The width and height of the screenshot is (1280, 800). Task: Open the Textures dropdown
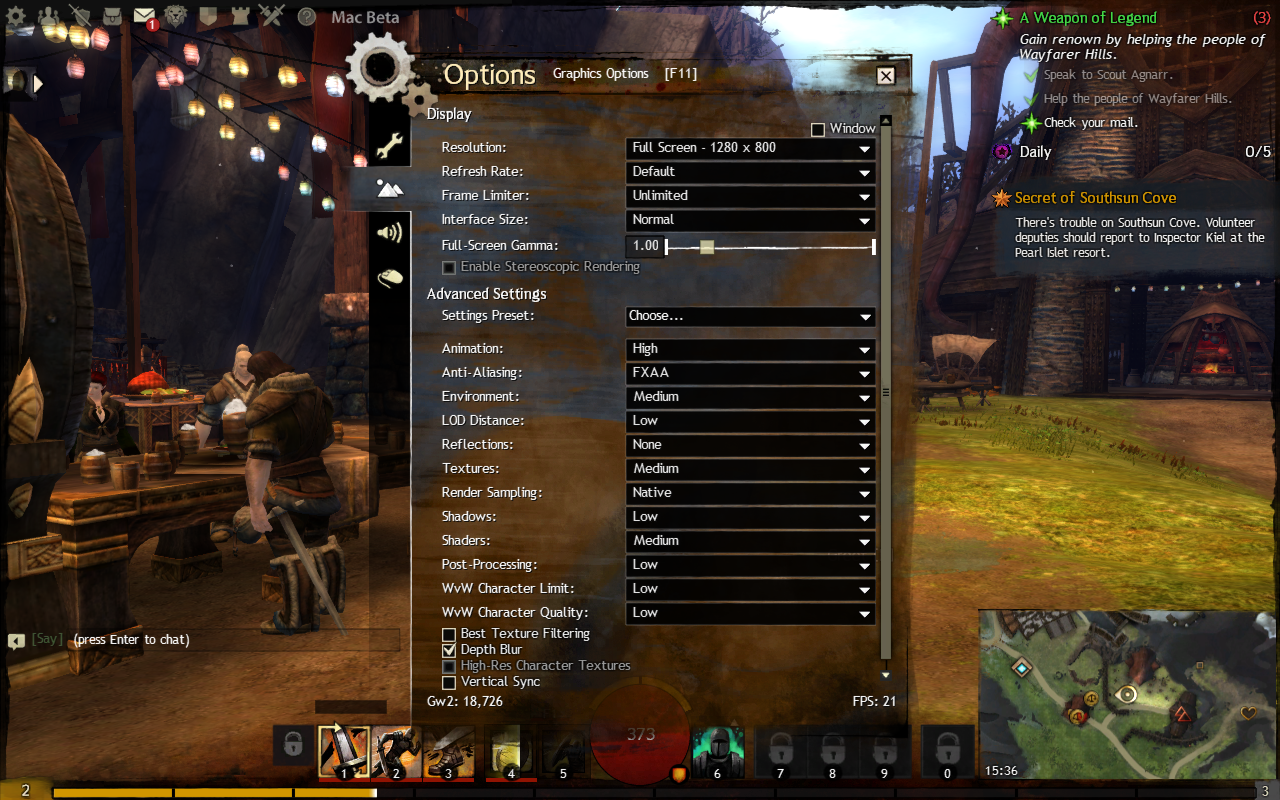point(750,469)
